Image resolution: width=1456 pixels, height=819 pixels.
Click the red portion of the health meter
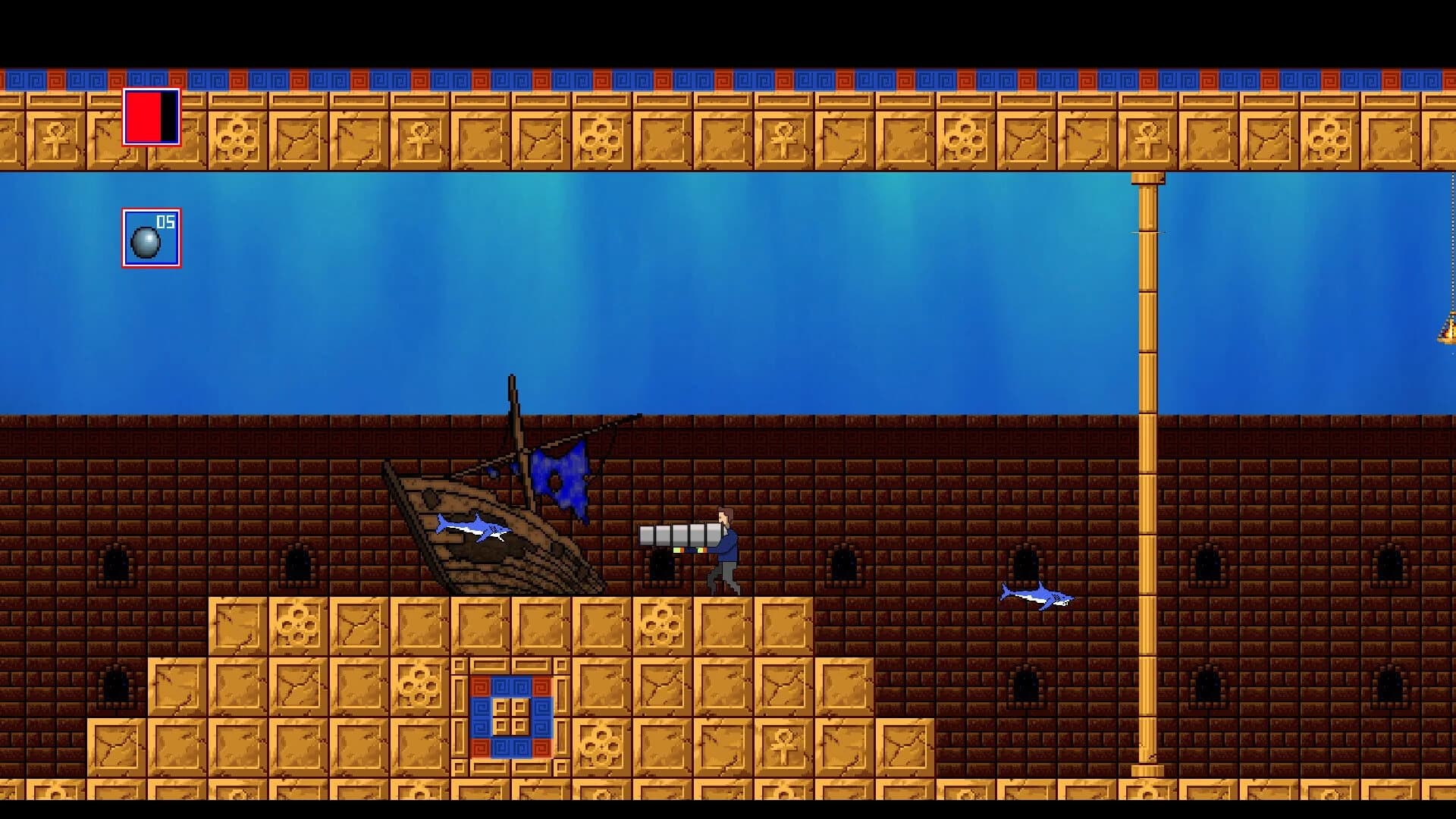(143, 118)
